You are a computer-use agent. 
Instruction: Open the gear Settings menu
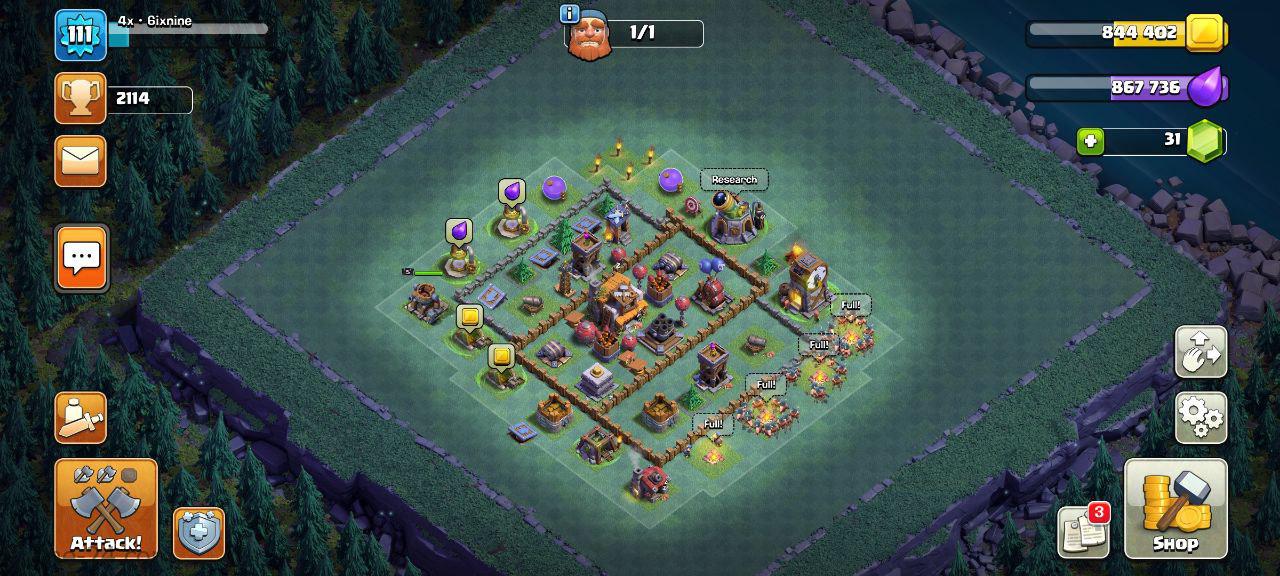pyautogui.click(x=1200, y=416)
